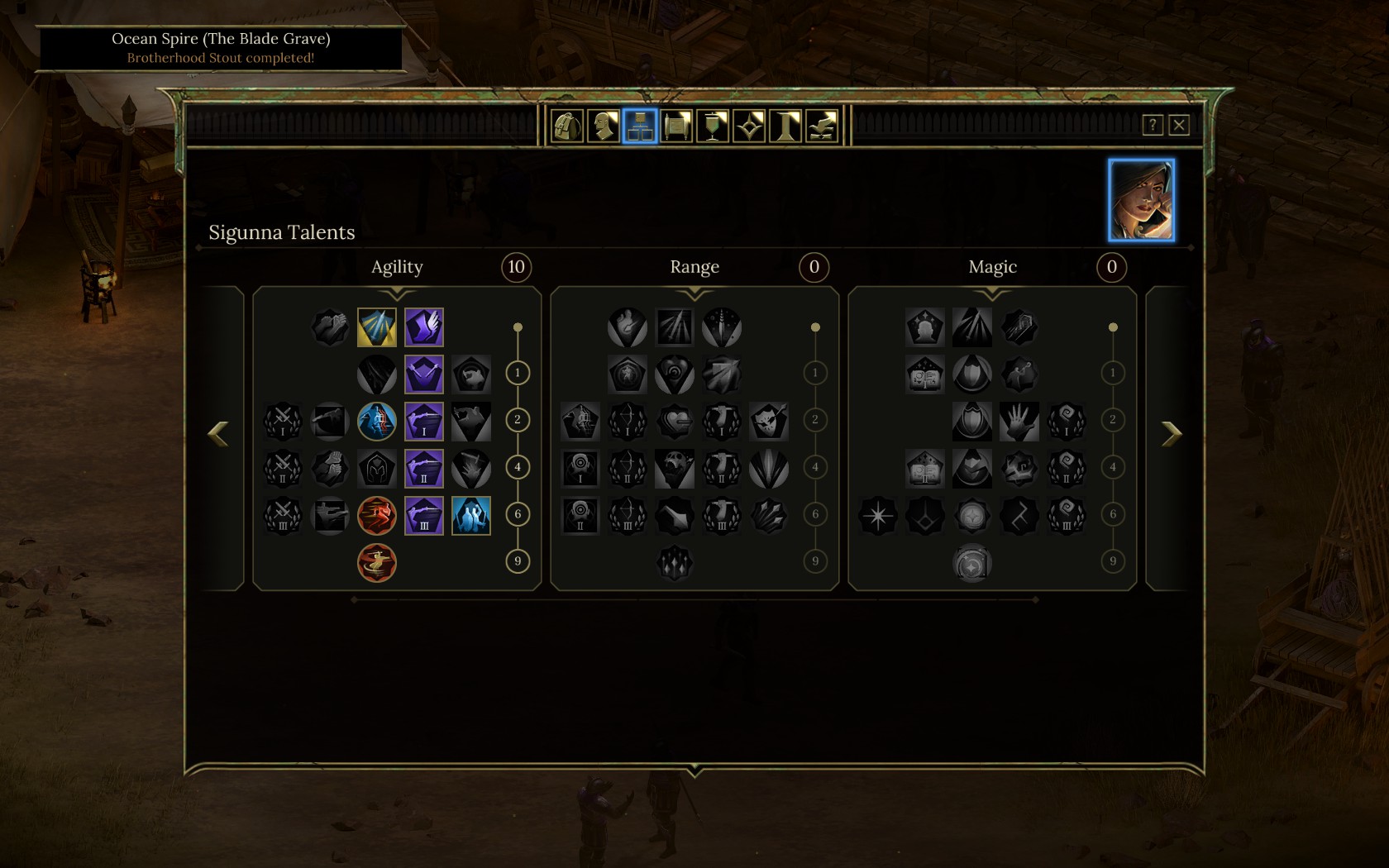The width and height of the screenshot is (1389, 868).
Task: Switch to the character head profile tab
Action: pos(604,126)
